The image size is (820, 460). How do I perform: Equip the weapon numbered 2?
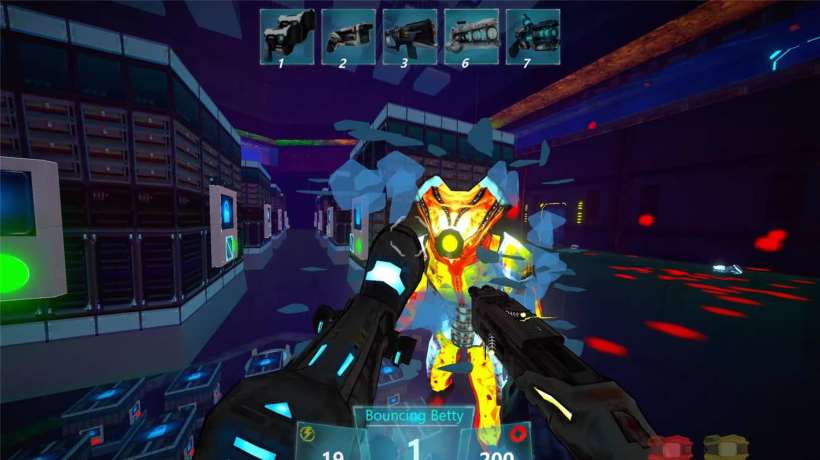pos(349,37)
